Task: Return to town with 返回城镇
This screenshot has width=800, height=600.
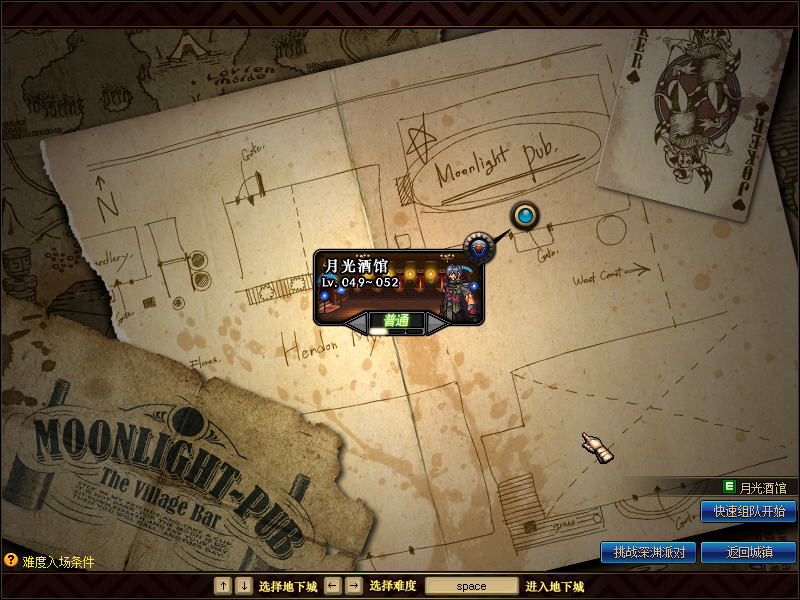Action: [748, 552]
